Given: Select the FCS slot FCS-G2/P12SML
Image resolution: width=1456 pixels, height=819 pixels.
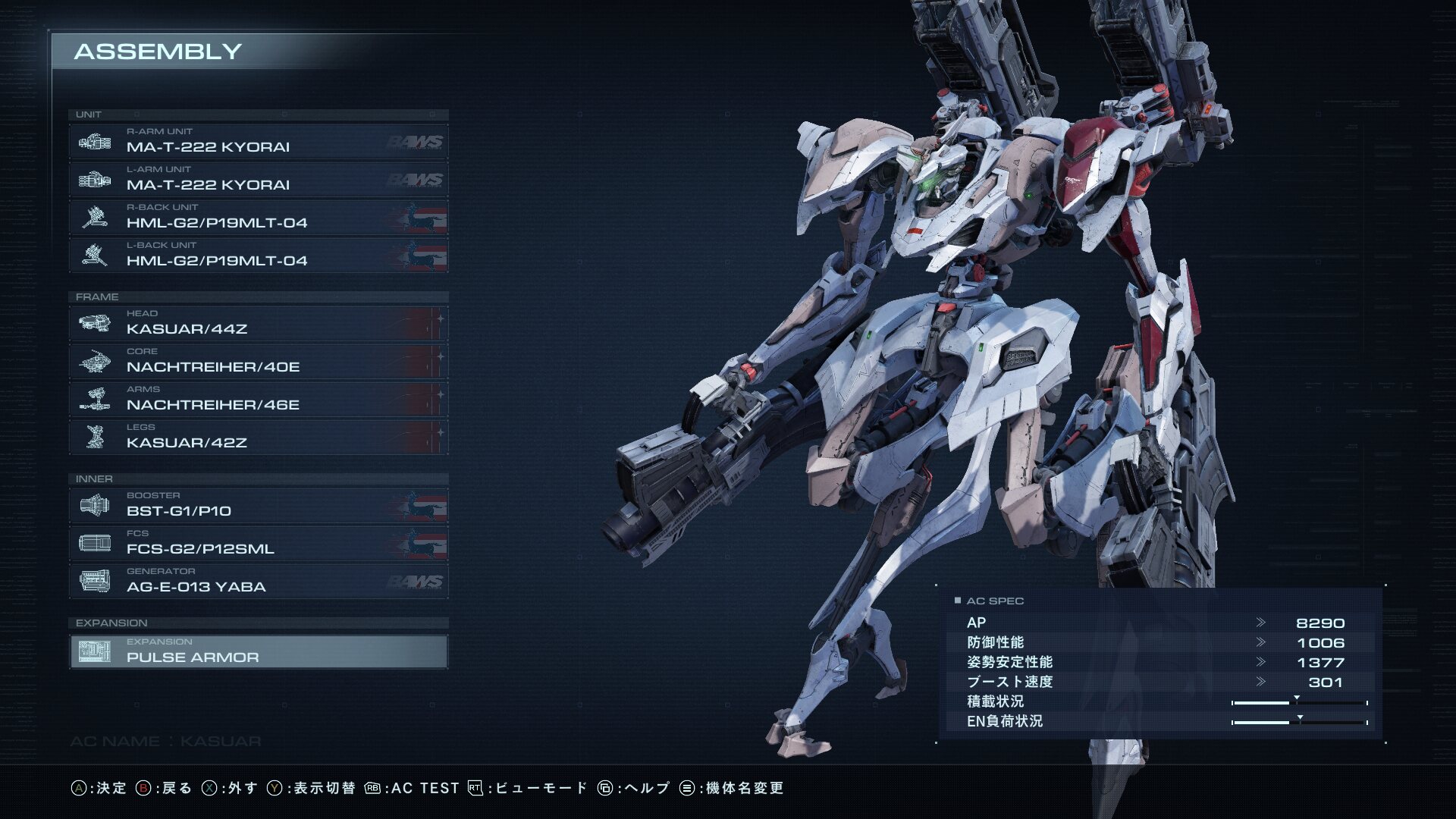Looking at the screenshot, I should [258, 543].
